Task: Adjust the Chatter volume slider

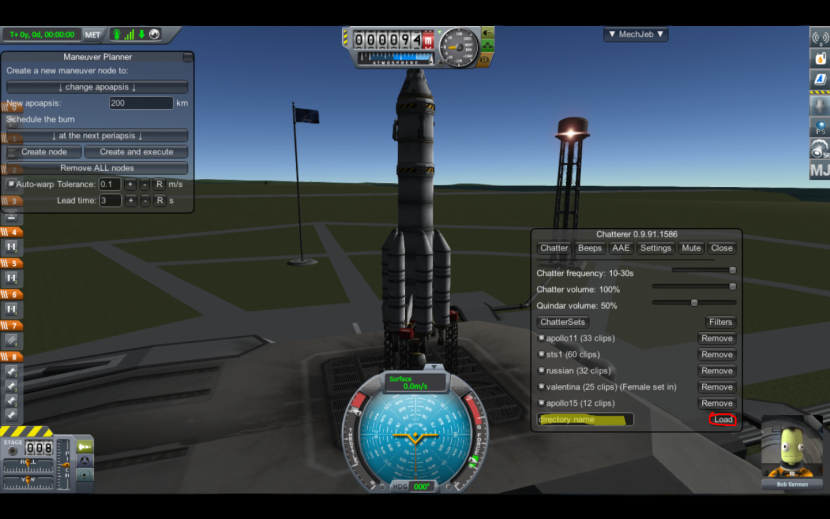Action: 694,286
